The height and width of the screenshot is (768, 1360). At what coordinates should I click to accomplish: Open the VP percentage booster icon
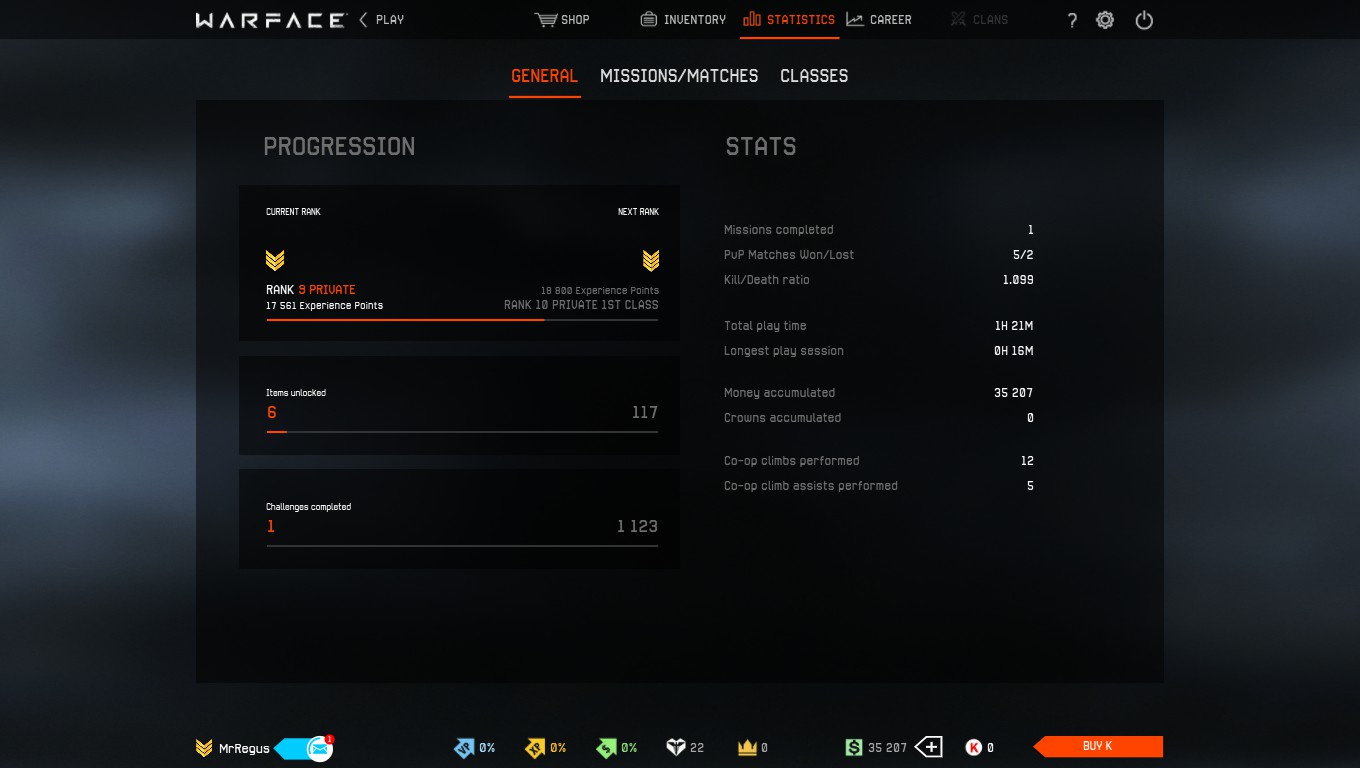[462, 747]
